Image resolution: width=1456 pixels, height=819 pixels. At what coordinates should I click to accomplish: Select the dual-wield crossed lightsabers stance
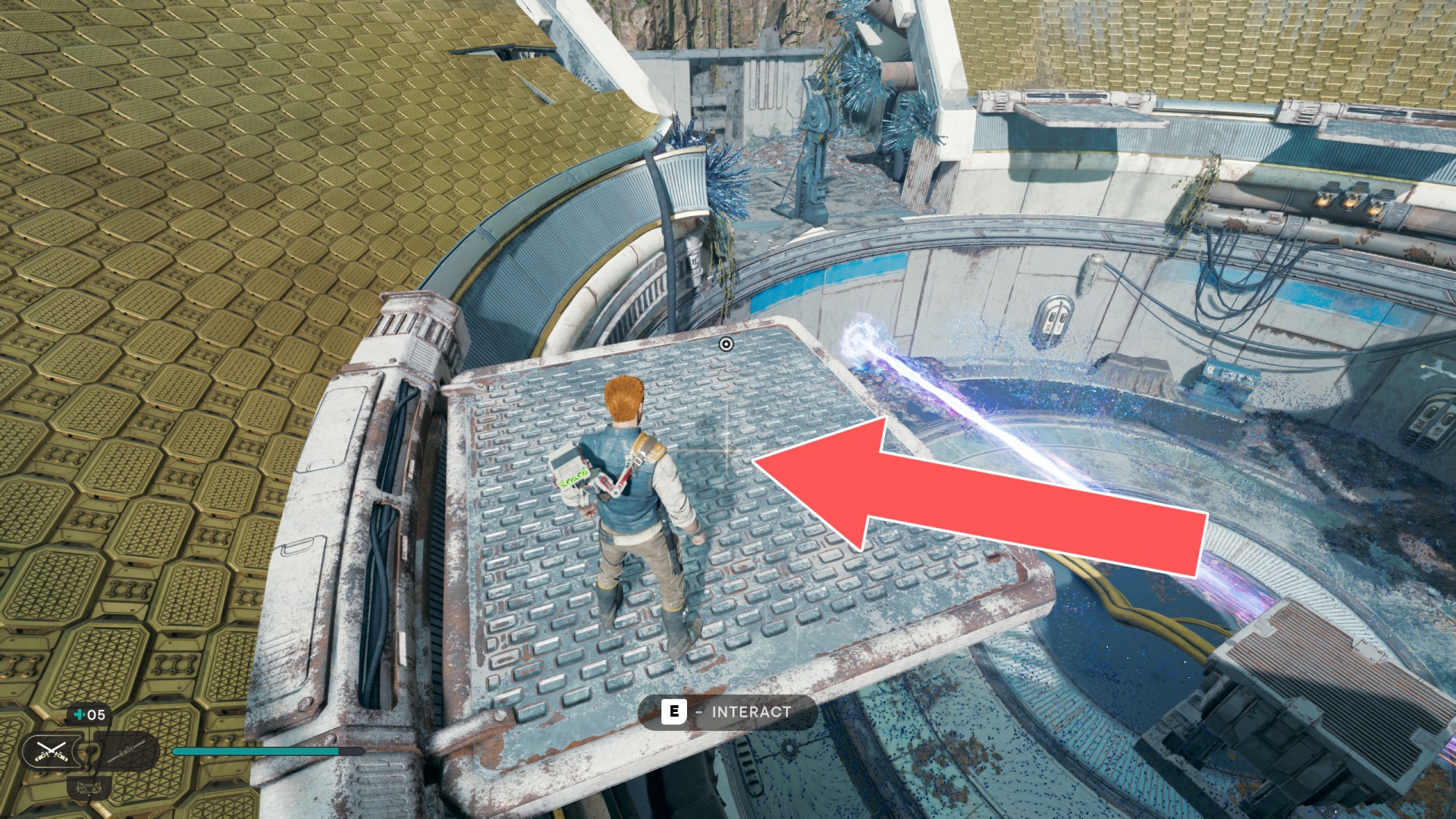pos(52,752)
